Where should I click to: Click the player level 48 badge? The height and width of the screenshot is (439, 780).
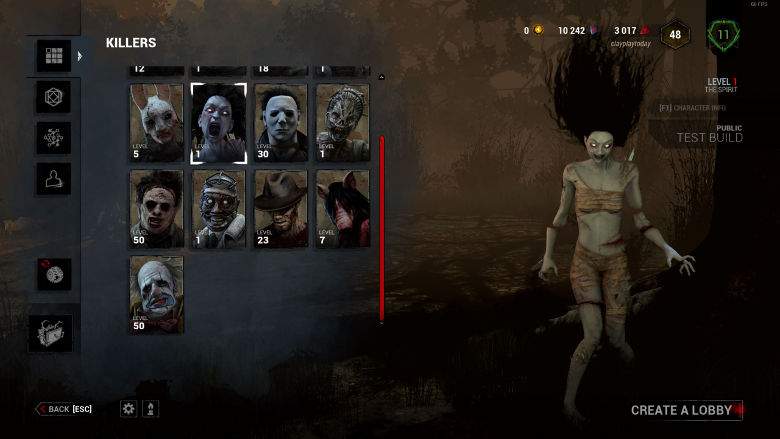[x=675, y=35]
